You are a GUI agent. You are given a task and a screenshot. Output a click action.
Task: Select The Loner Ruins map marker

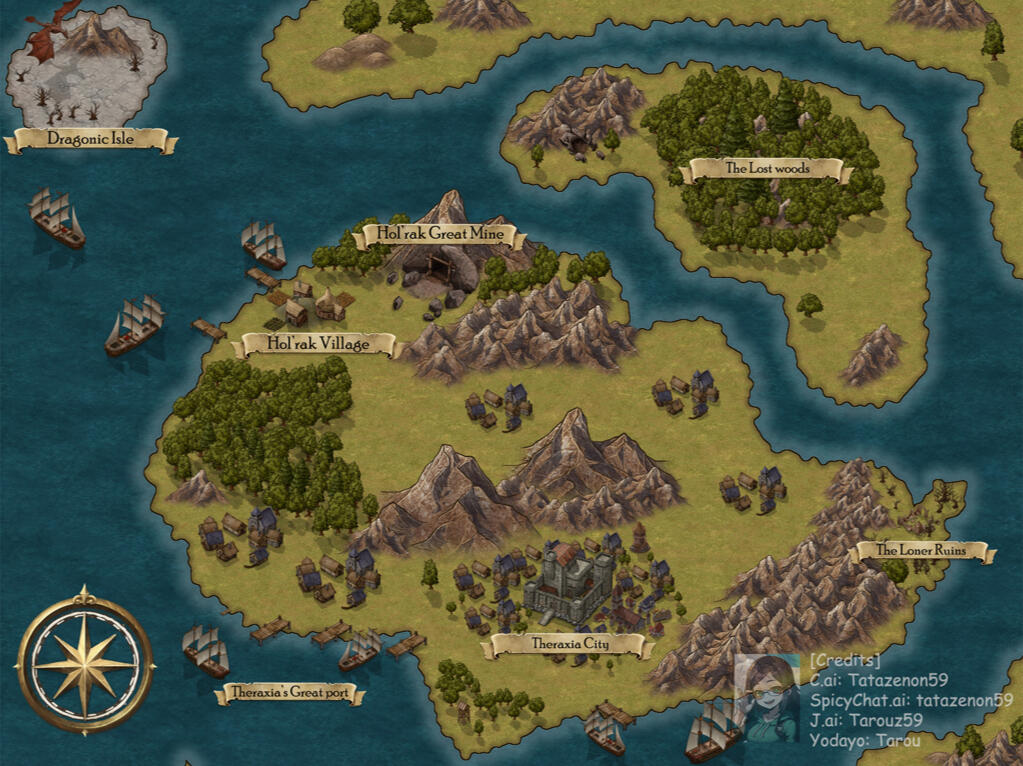(x=920, y=551)
